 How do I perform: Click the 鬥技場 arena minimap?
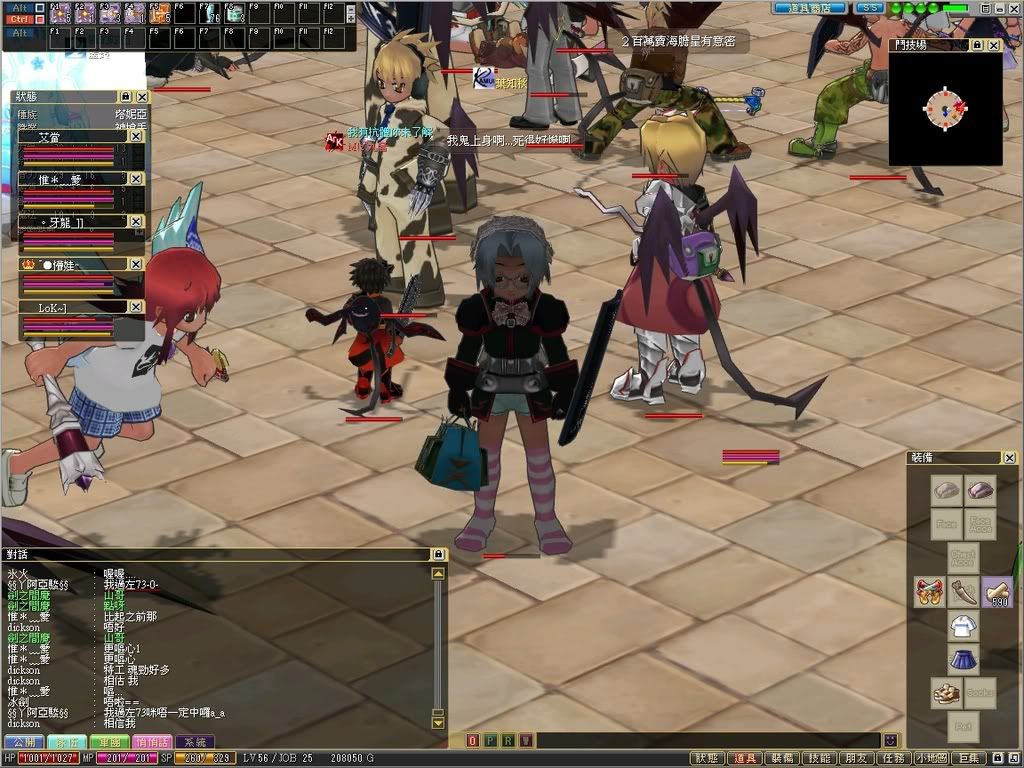[x=945, y=108]
